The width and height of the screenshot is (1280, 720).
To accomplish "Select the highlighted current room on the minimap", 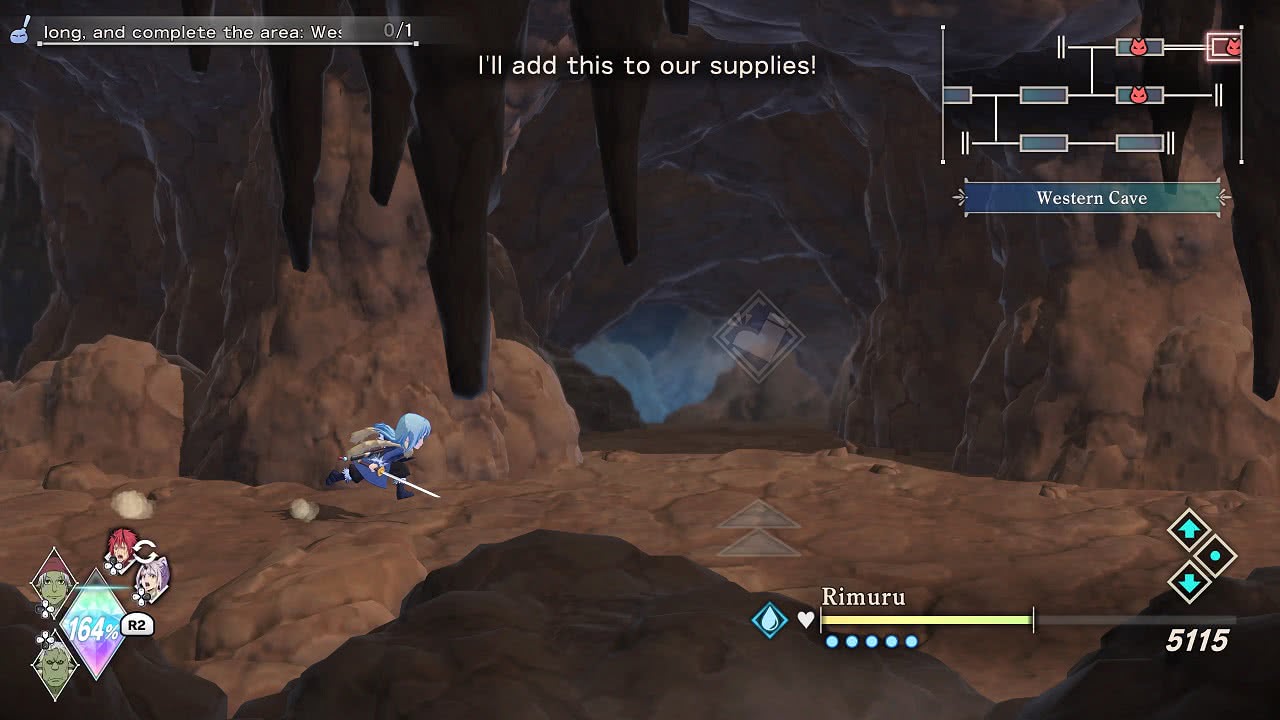I will (1226, 47).
